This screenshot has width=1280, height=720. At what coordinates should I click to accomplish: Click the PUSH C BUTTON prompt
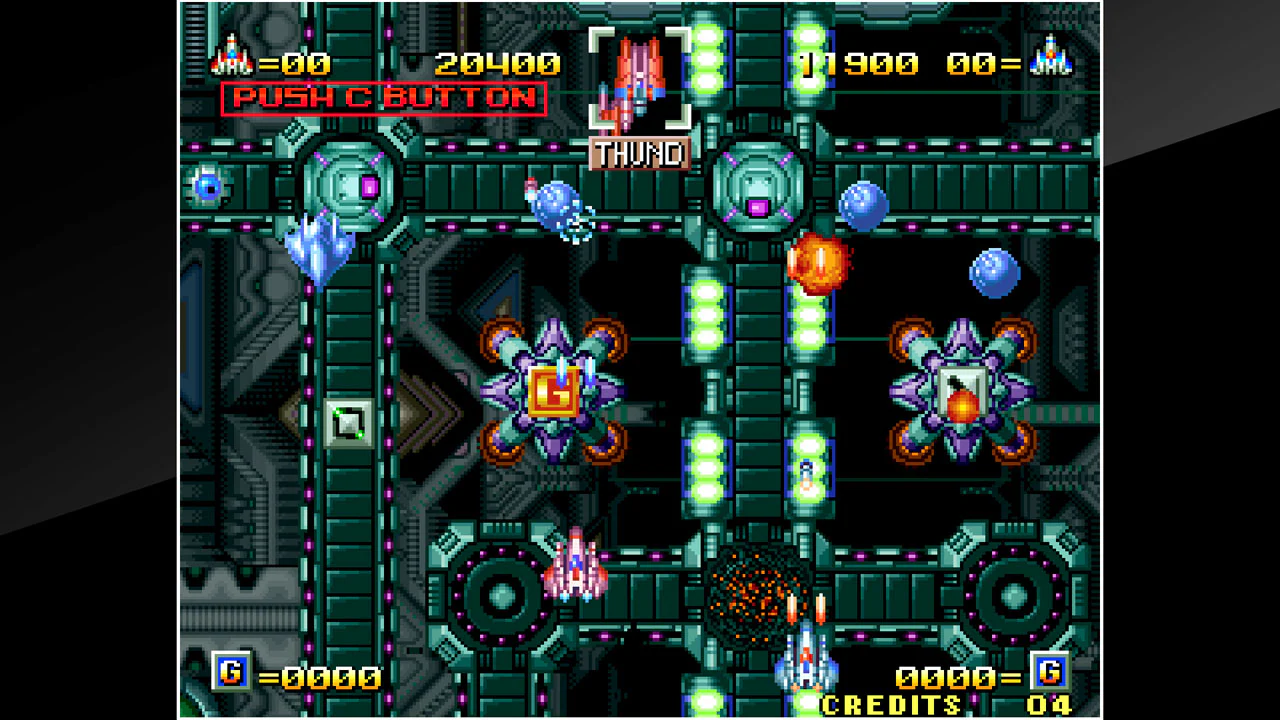[383, 98]
